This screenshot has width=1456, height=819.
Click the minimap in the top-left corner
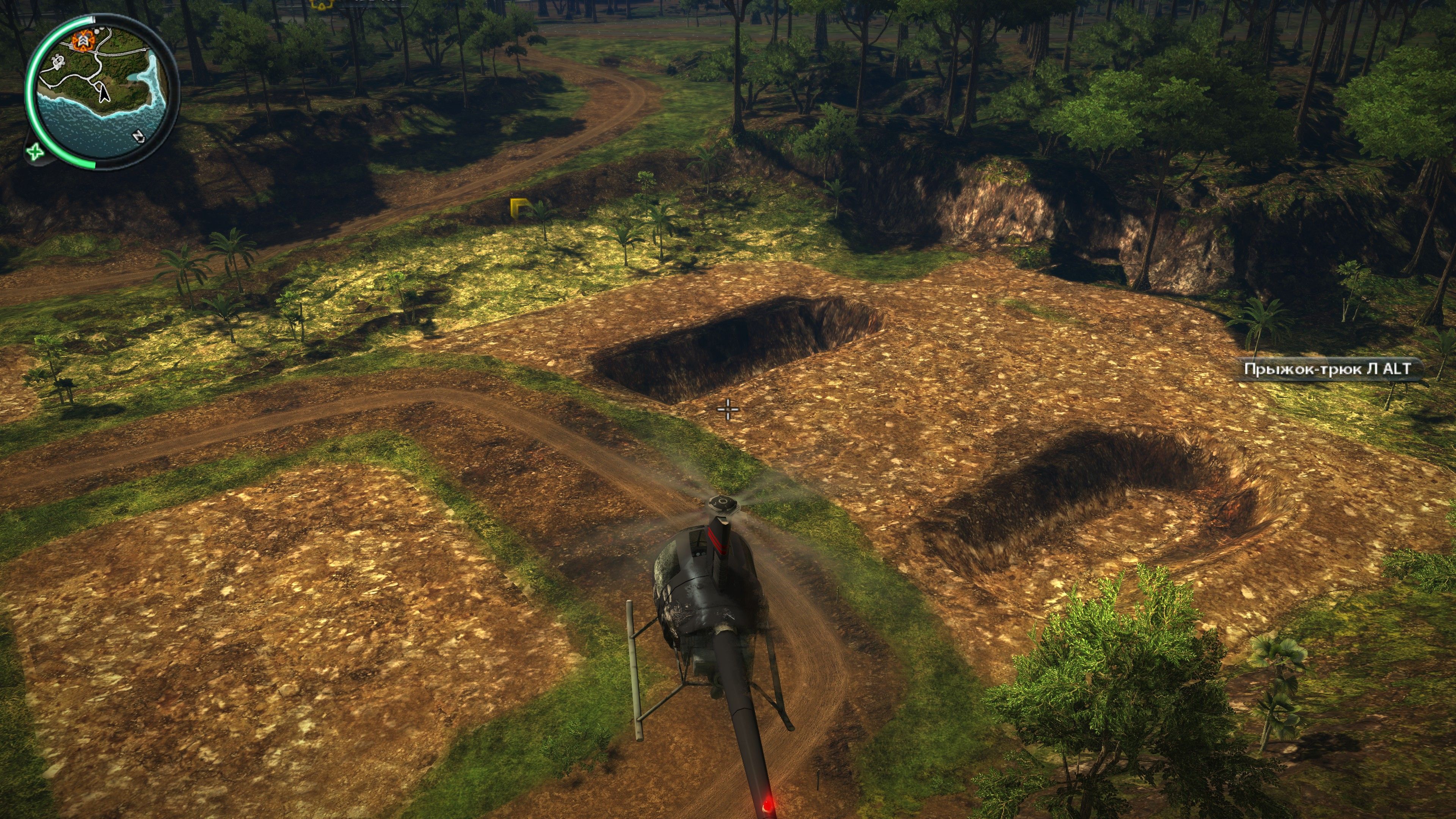[105, 93]
